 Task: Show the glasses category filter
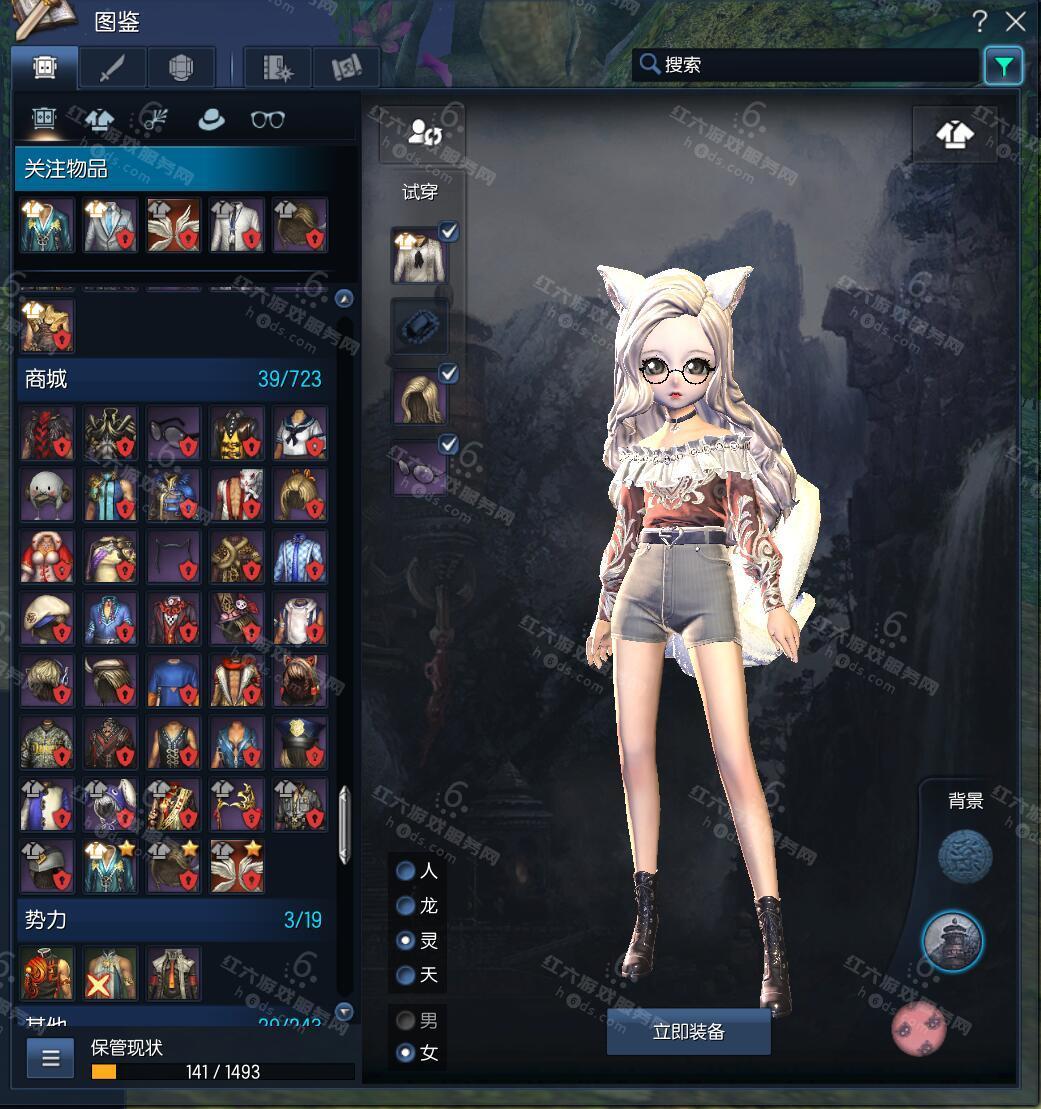tap(267, 120)
